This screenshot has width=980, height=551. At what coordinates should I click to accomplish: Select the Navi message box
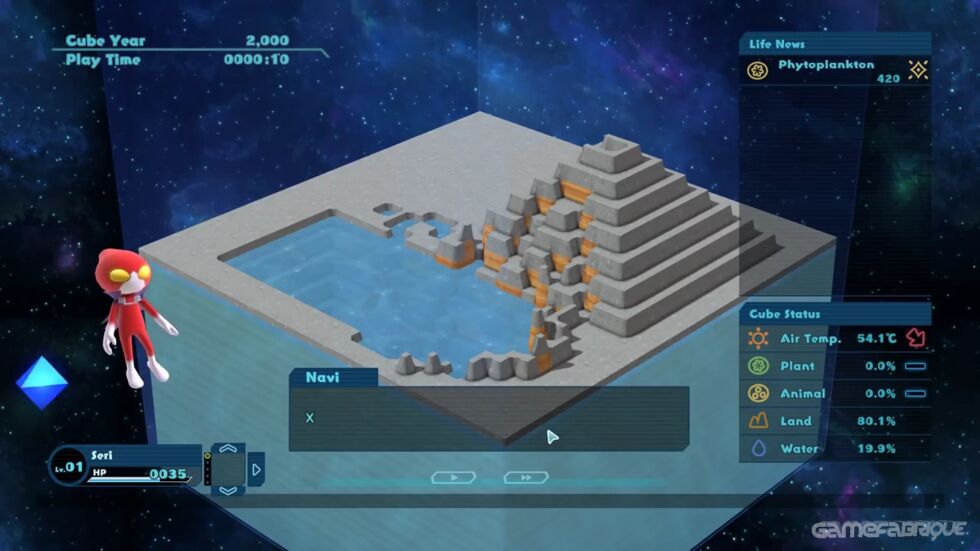(488, 418)
